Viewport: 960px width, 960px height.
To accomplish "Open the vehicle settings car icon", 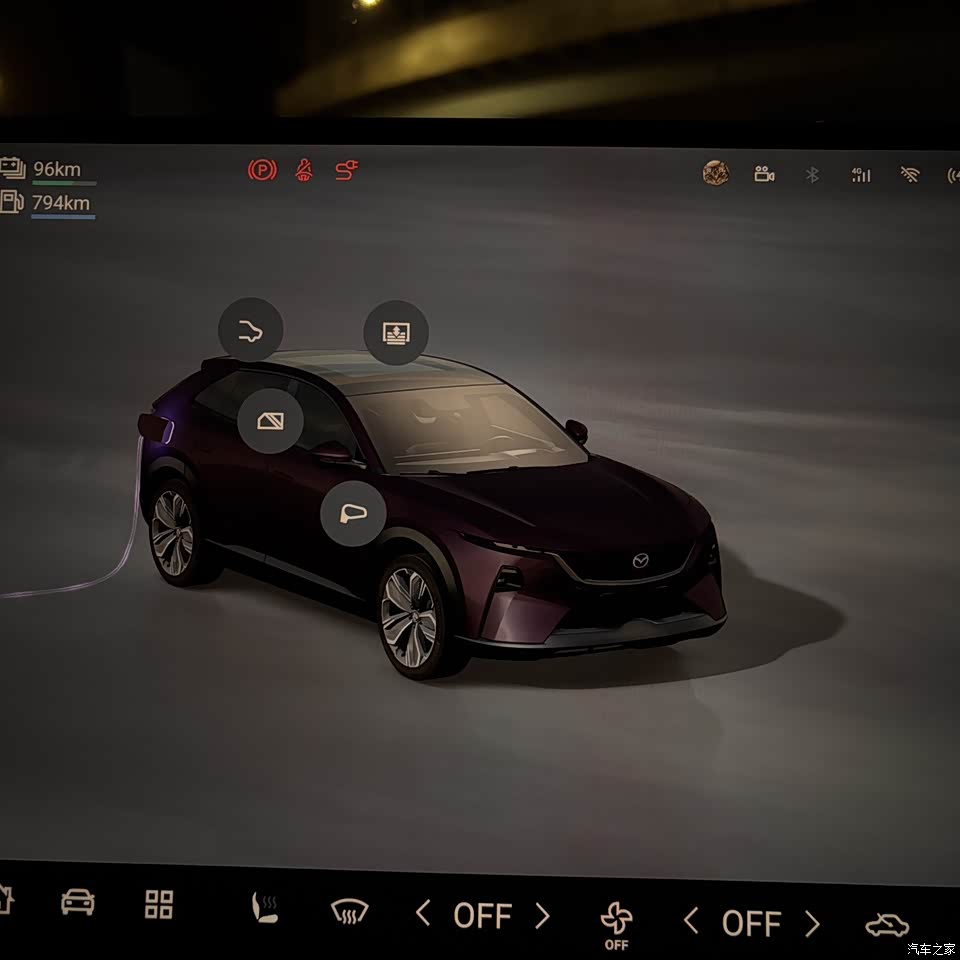I will click(x=78, y=902).
